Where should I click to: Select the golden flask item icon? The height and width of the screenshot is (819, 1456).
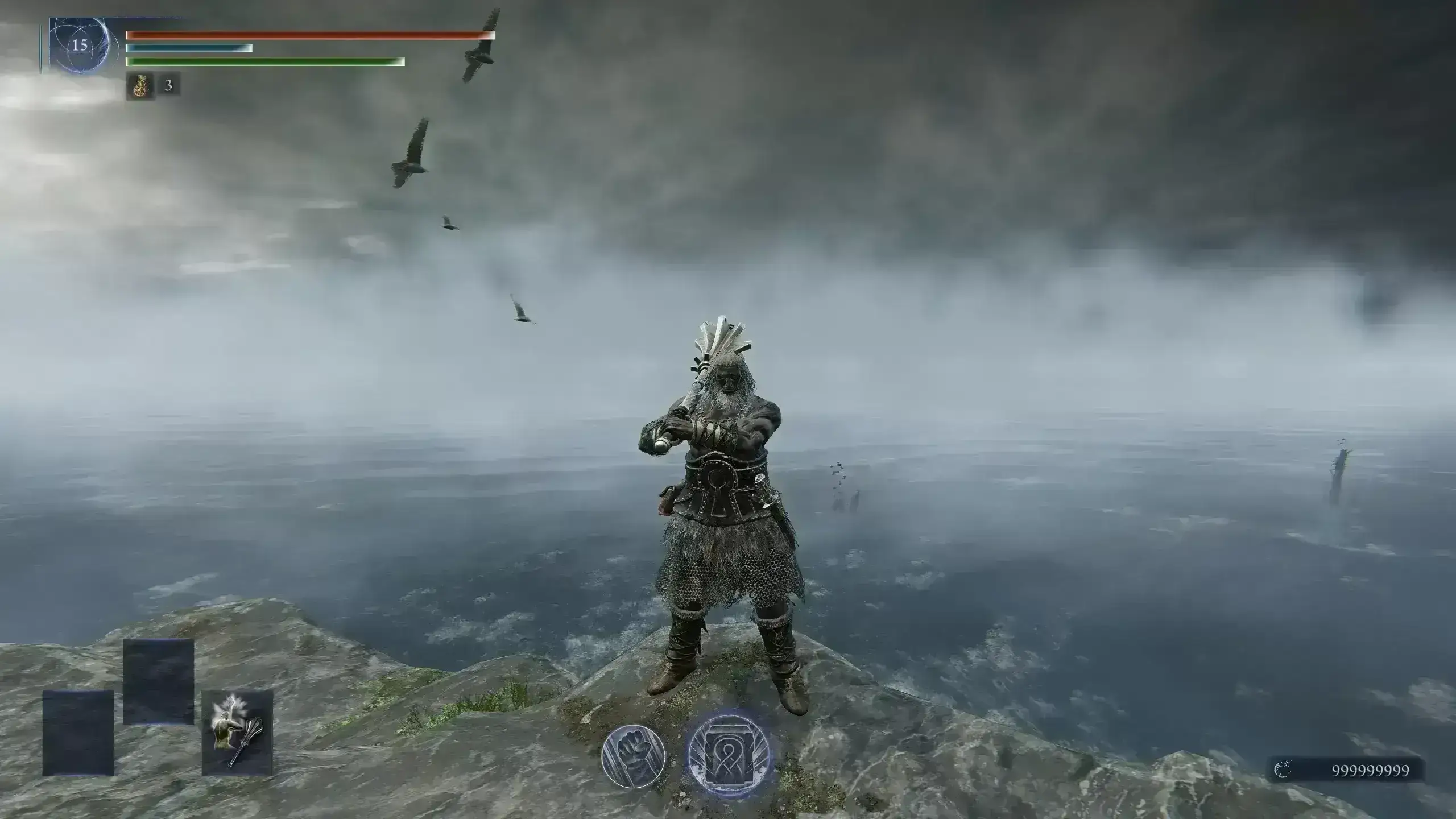pos(139,86)
